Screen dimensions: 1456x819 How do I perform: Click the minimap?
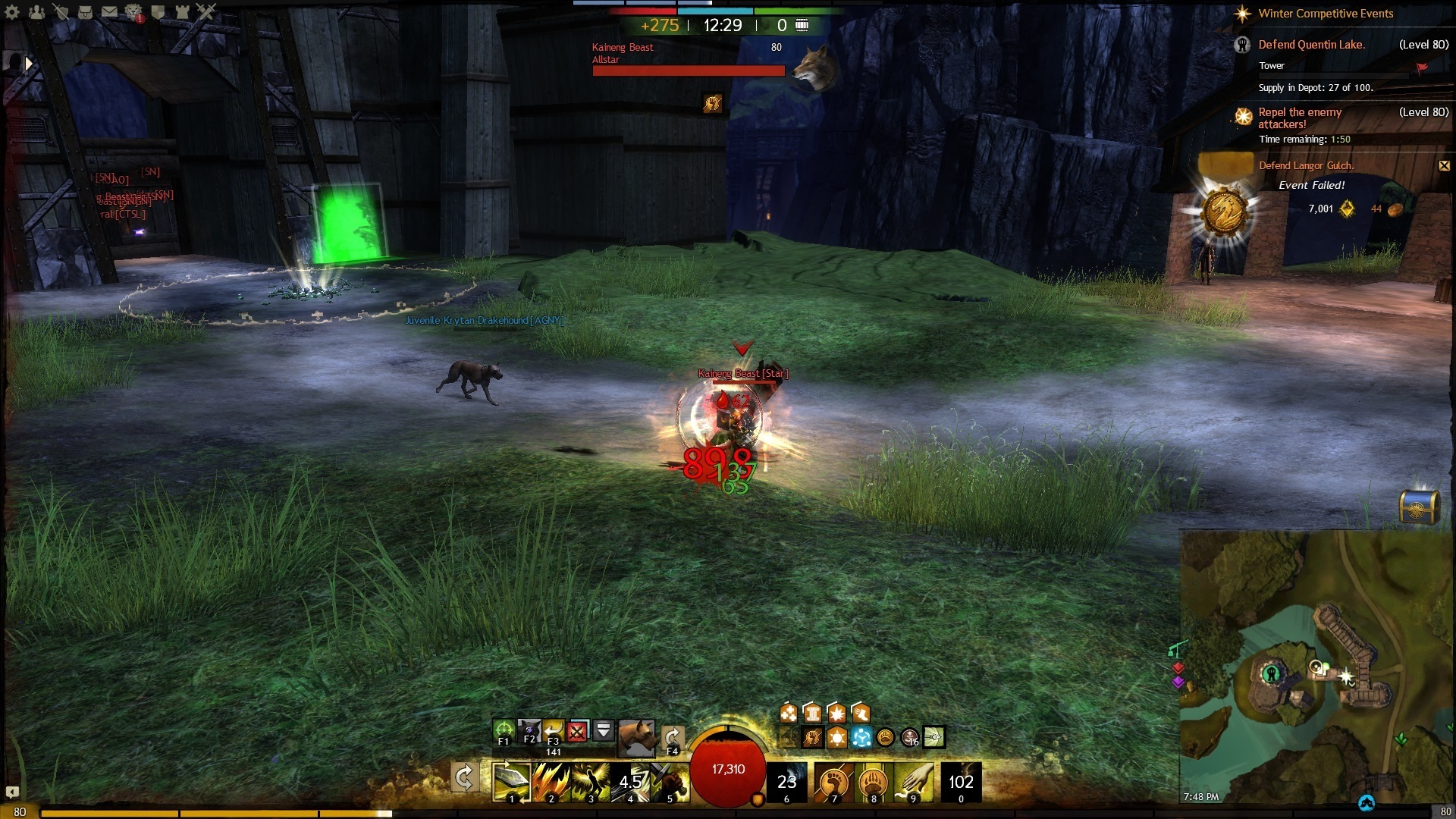coord(1317,667)
